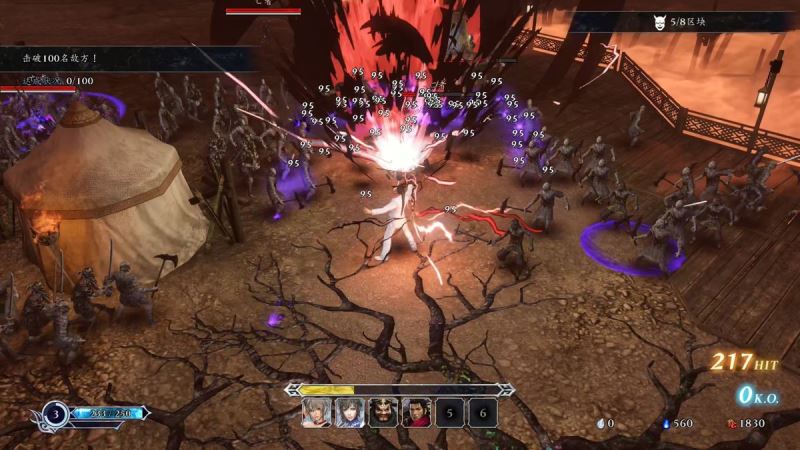The image size is (800, 450).
Task: Switch to the bearded warrior portrait
Action: (383, 412)
